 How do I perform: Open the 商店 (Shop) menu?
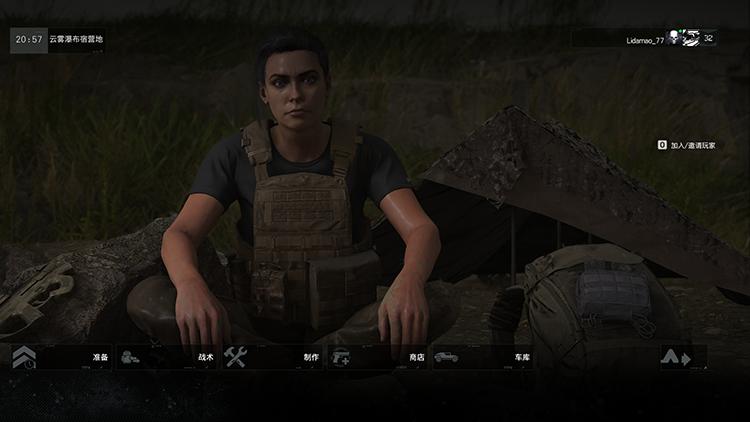coord(378,357)
